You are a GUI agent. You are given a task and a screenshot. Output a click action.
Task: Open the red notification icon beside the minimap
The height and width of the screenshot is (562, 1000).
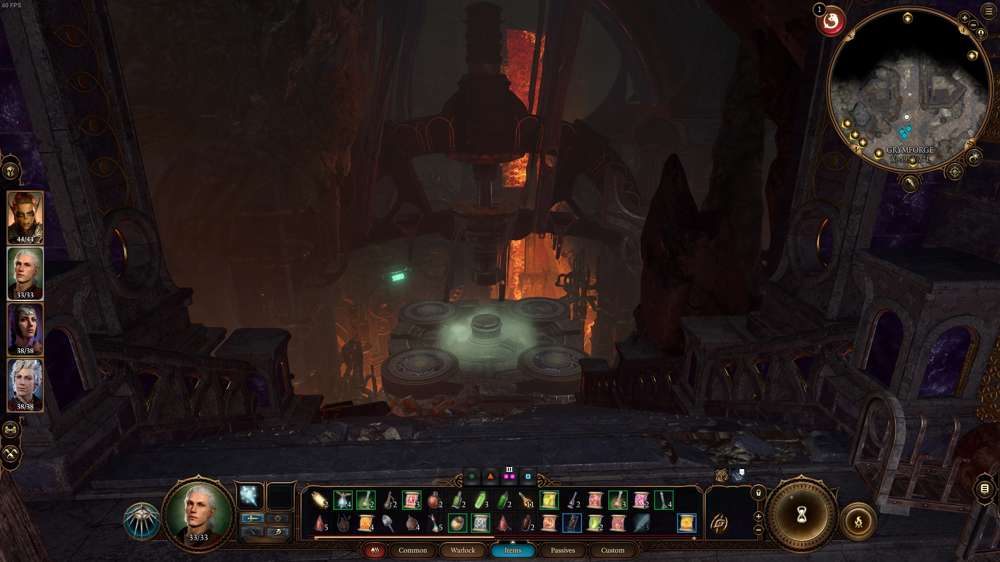click(x=831, y=20)
